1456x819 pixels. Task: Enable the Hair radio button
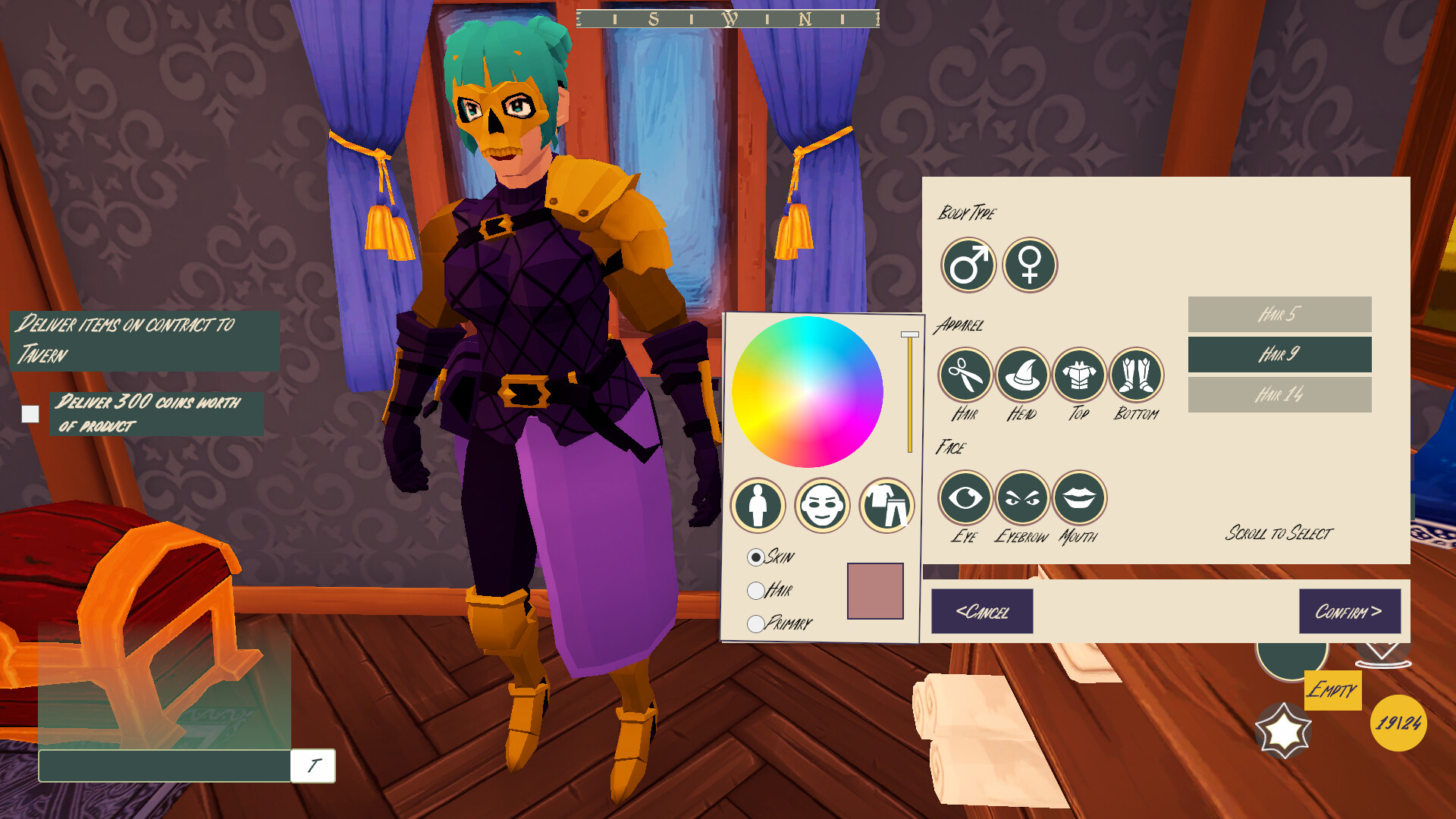[756, 589]
